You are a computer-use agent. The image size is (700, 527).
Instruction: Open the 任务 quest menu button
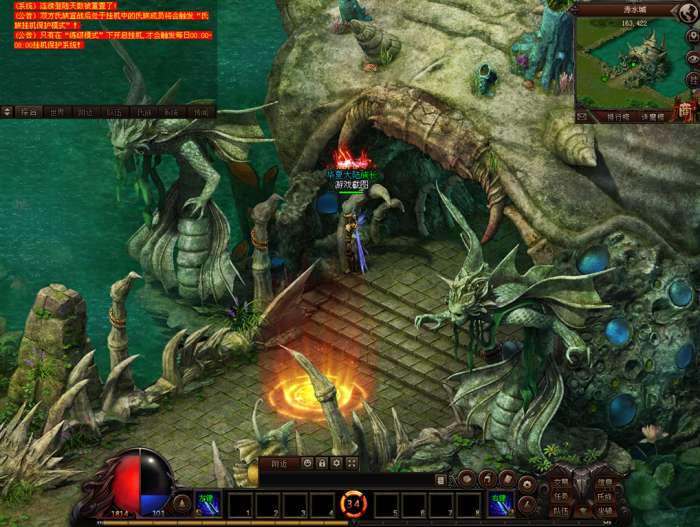point(563,495)
